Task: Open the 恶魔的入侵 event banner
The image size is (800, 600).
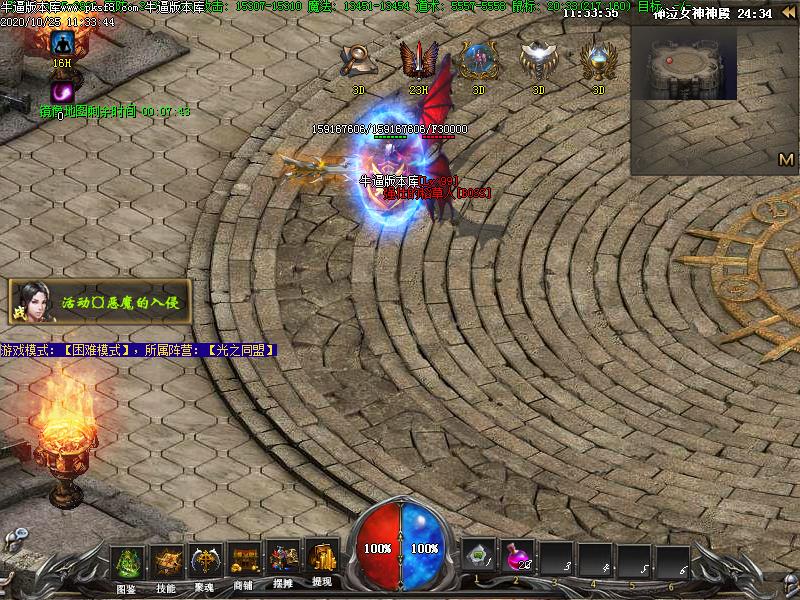Action: [98, 302]
